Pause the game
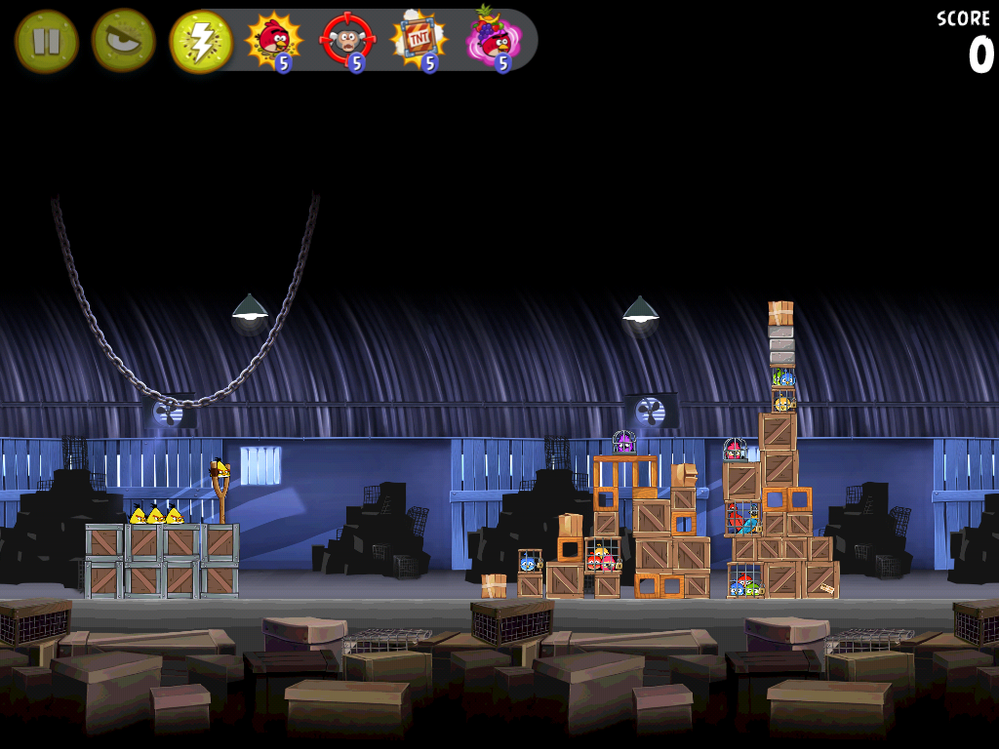The image size is (999, 749). pyautogui.click(x=46, y=42)
